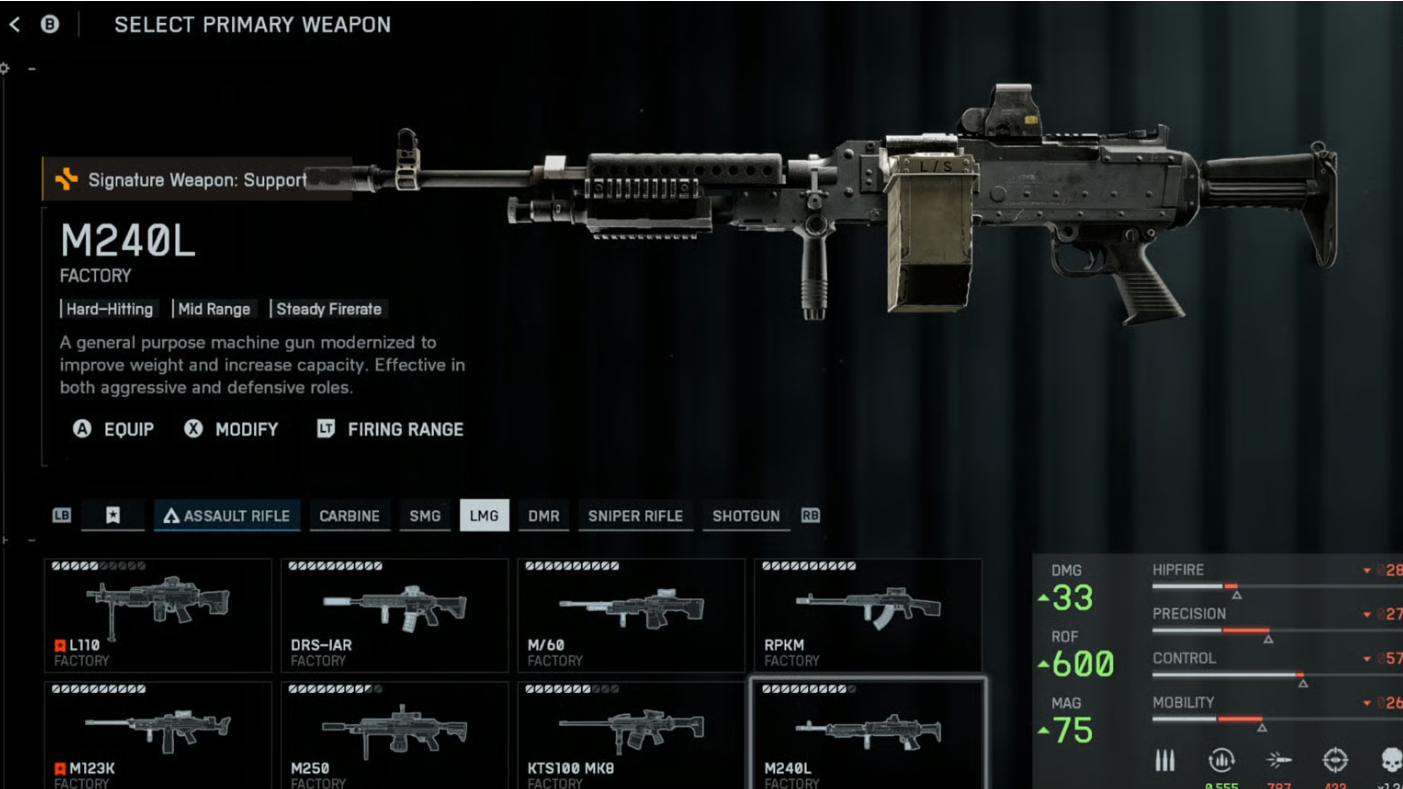This screenshot has width=1403, height=789.
Task: Select the RPKM weapon tile
Action: [x=867, y=615]
